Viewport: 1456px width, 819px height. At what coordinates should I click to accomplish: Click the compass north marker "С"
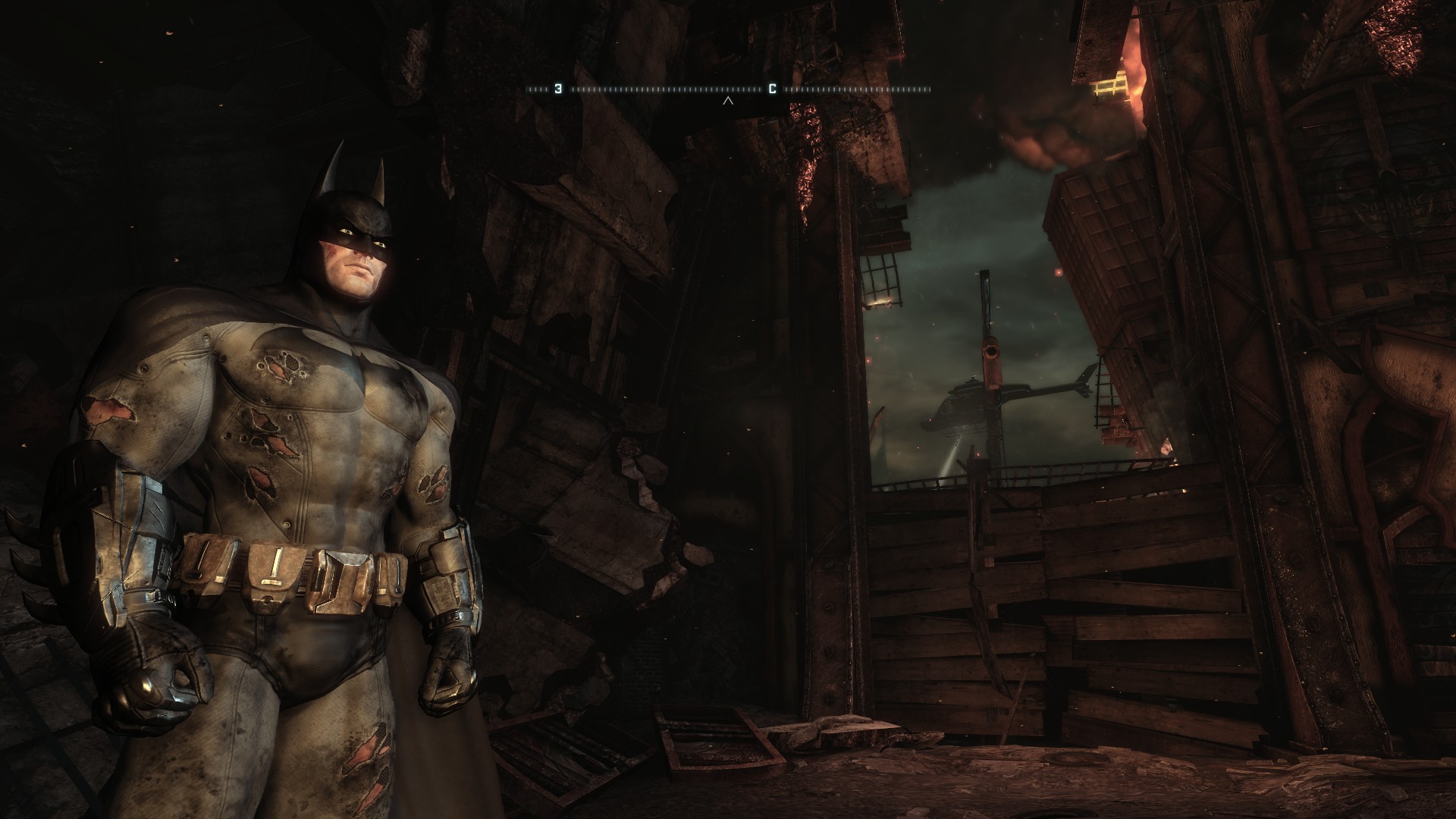point(772,89)
